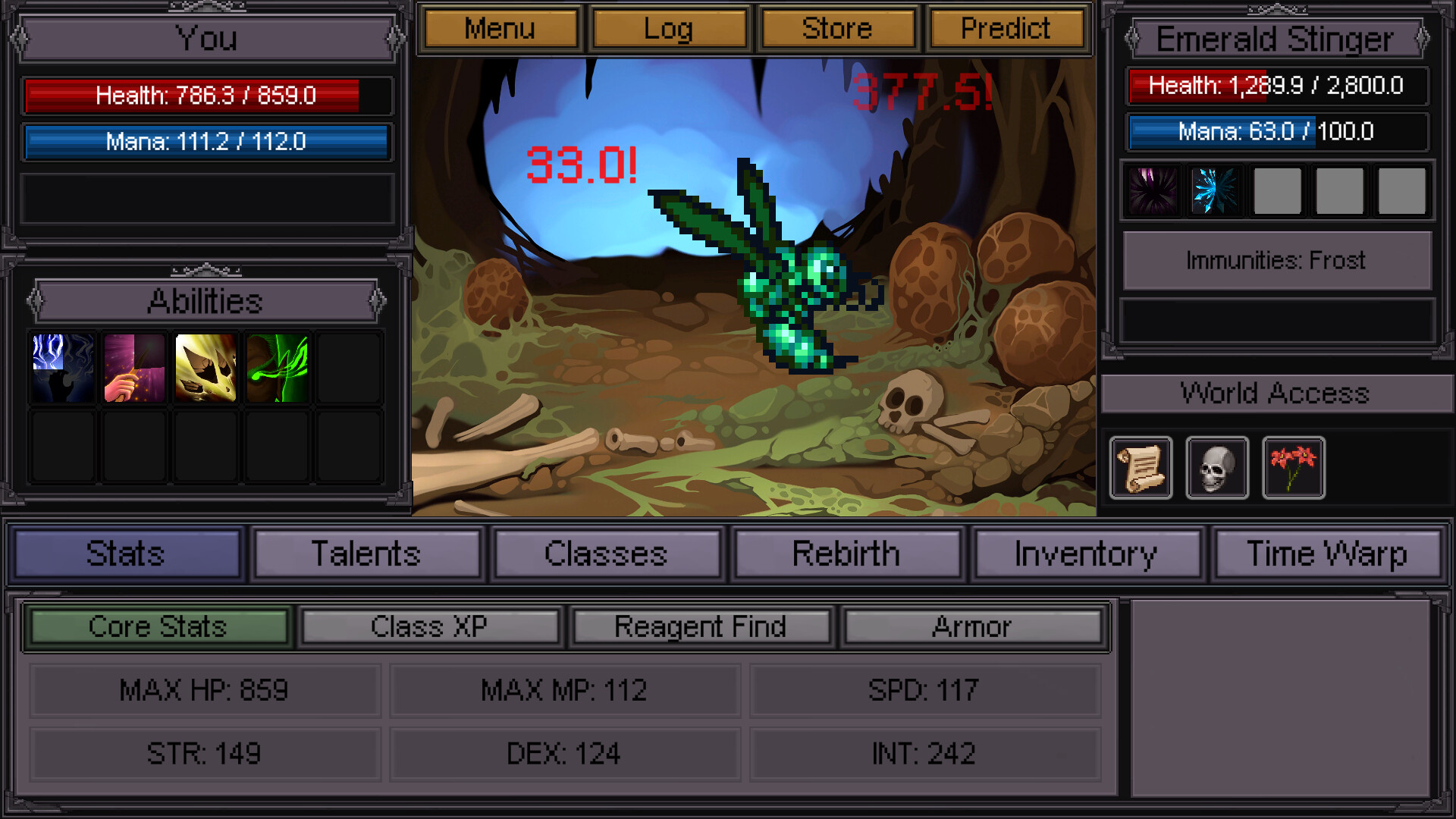Open the combat Log
The width and height of the screenshot is (1456, 819).
click(x=669, y=28)
